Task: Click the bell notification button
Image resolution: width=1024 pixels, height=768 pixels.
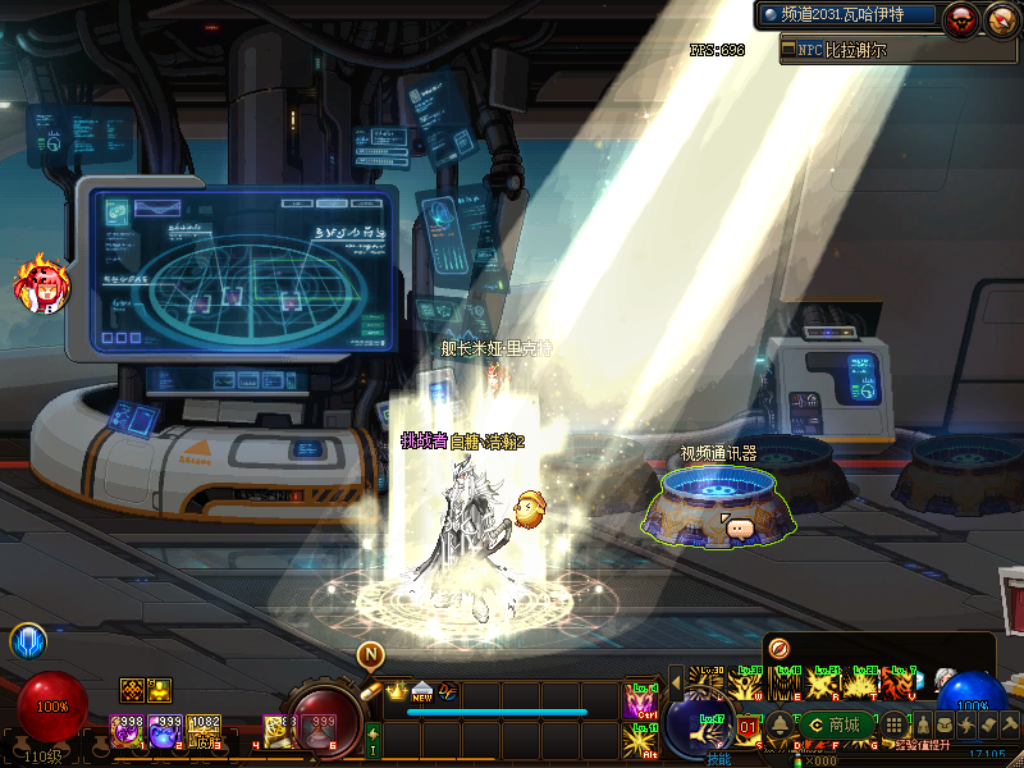Action: 778,725
